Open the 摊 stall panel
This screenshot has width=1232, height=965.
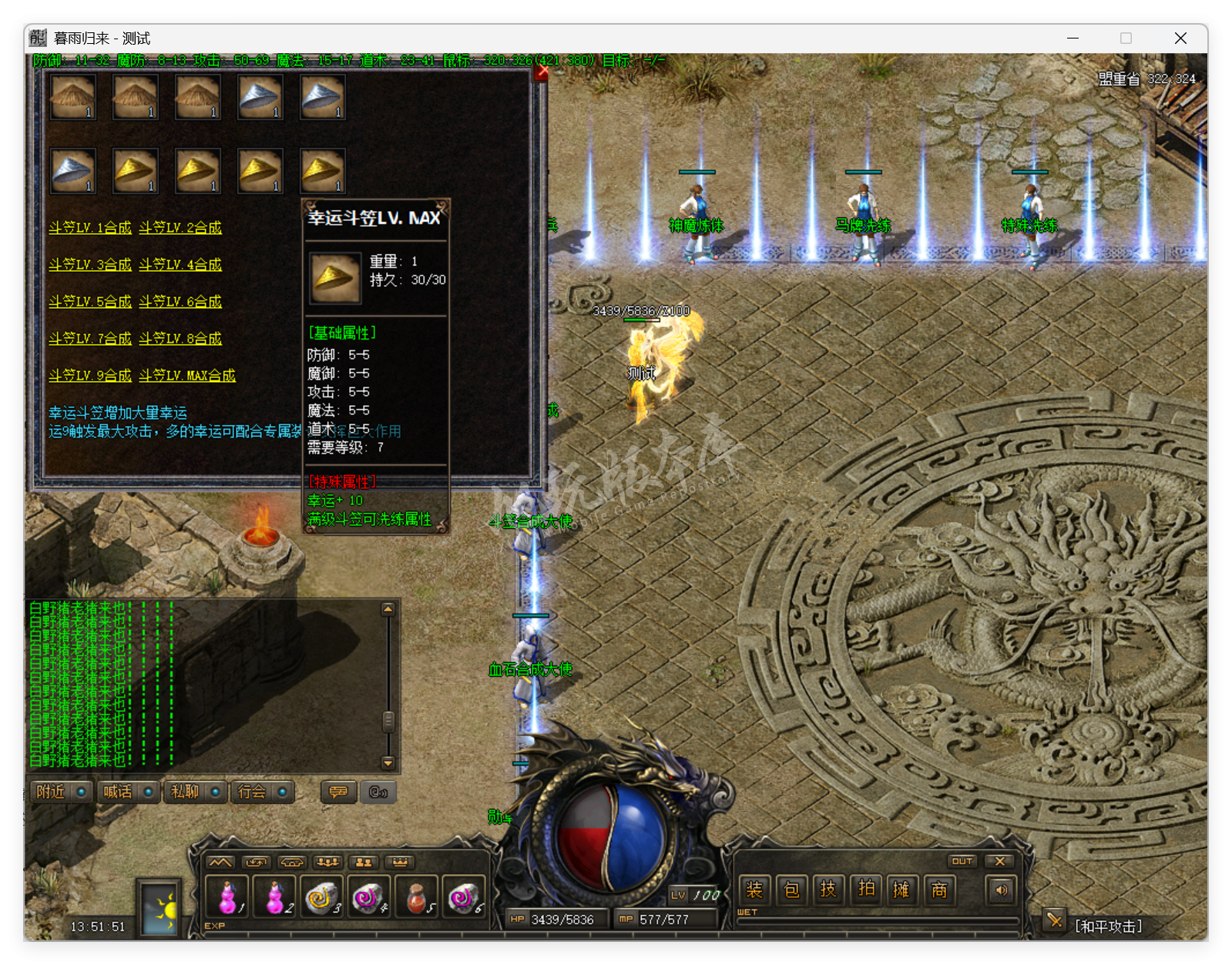tap(902, 890)
